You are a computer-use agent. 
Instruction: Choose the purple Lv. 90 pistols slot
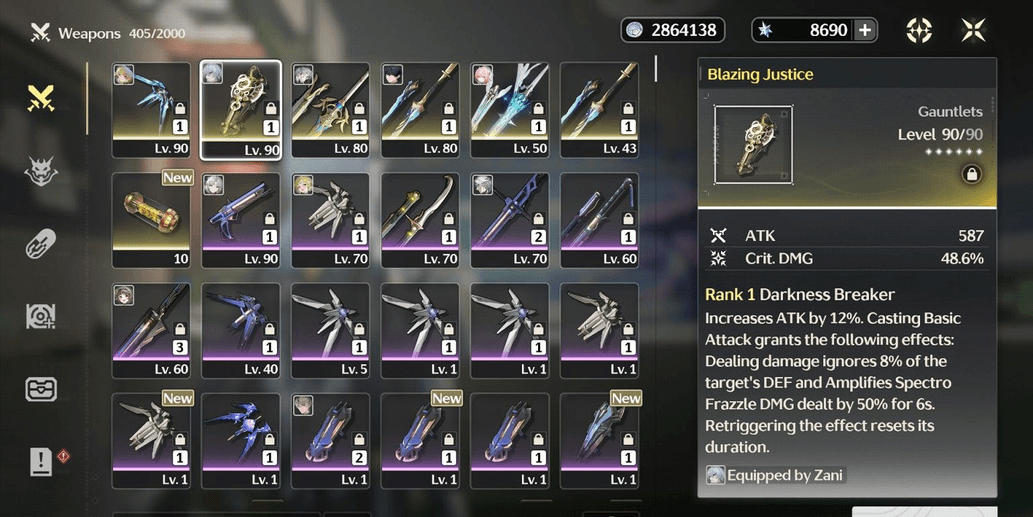[241, 220]
